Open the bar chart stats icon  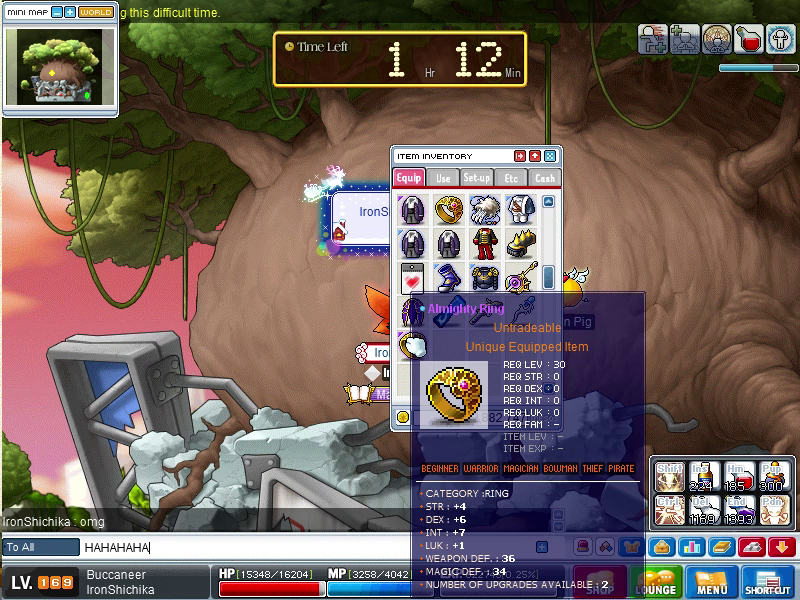pos(691,547)
